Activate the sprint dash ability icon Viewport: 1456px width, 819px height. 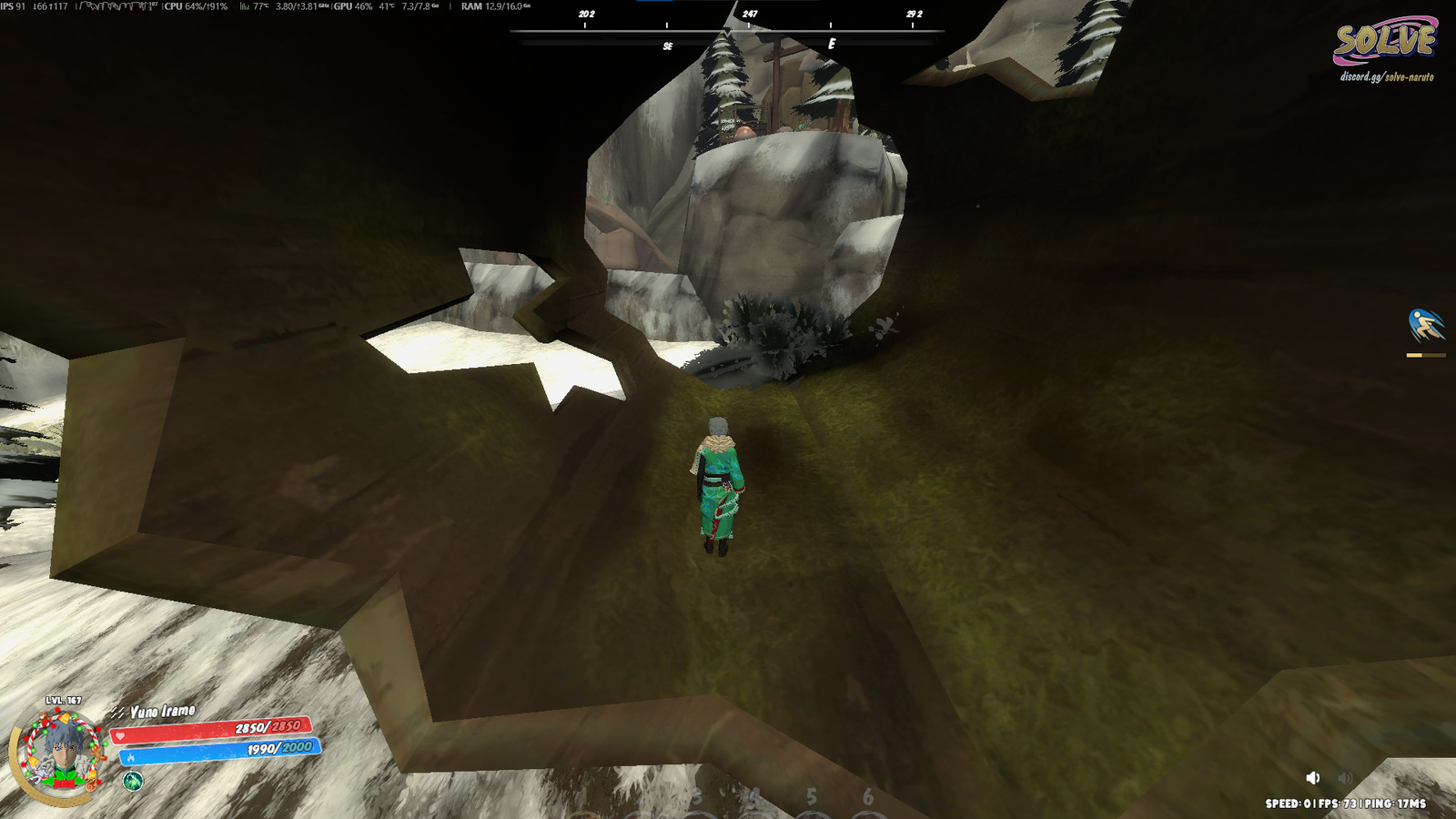point(1425,325)
